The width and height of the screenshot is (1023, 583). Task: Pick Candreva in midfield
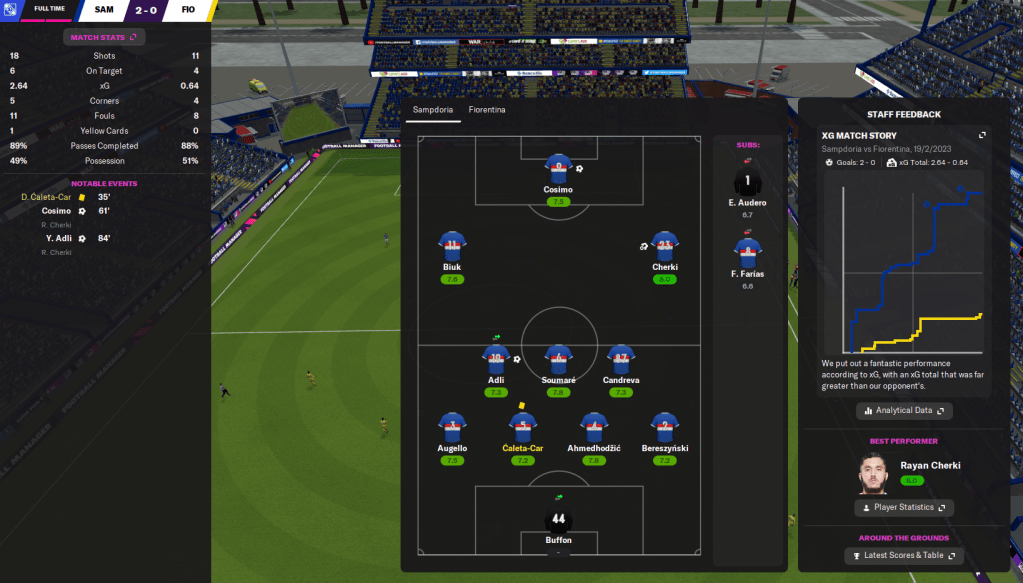click(621, 359)
